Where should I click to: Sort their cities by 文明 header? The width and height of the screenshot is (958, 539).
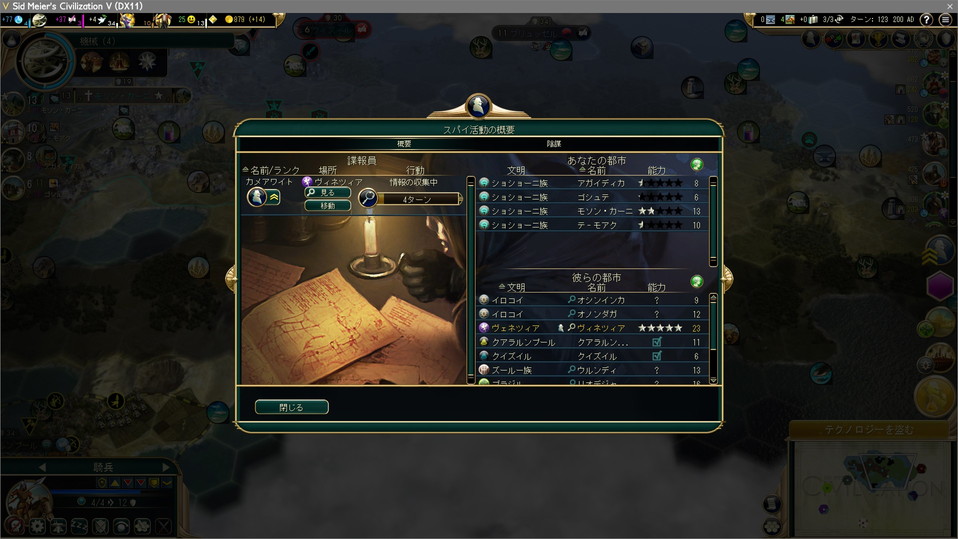pos(516,288)
